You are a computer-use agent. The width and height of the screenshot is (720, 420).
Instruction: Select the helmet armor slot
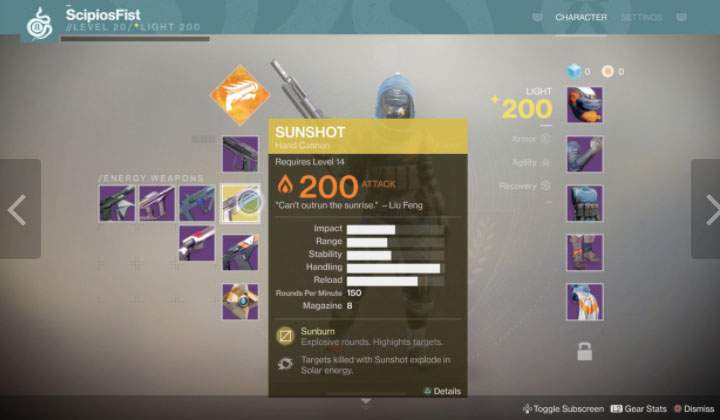click(x=584, y=104)
